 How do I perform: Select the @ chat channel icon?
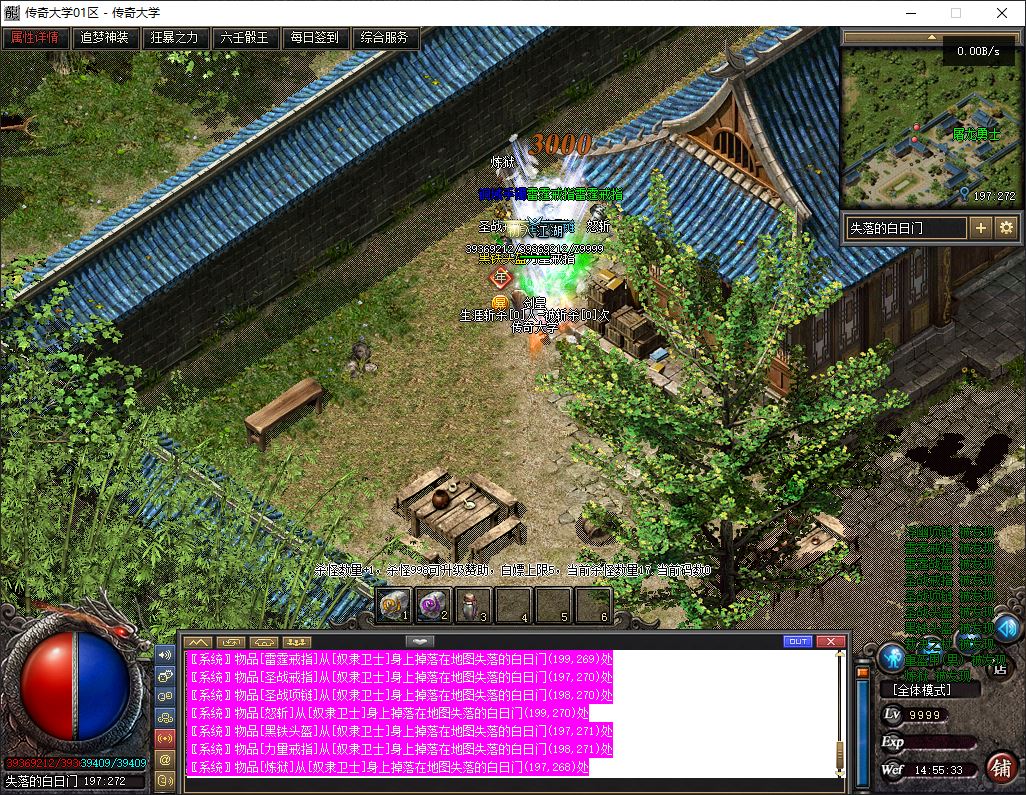pyautogui.click(x=165, y=760)
